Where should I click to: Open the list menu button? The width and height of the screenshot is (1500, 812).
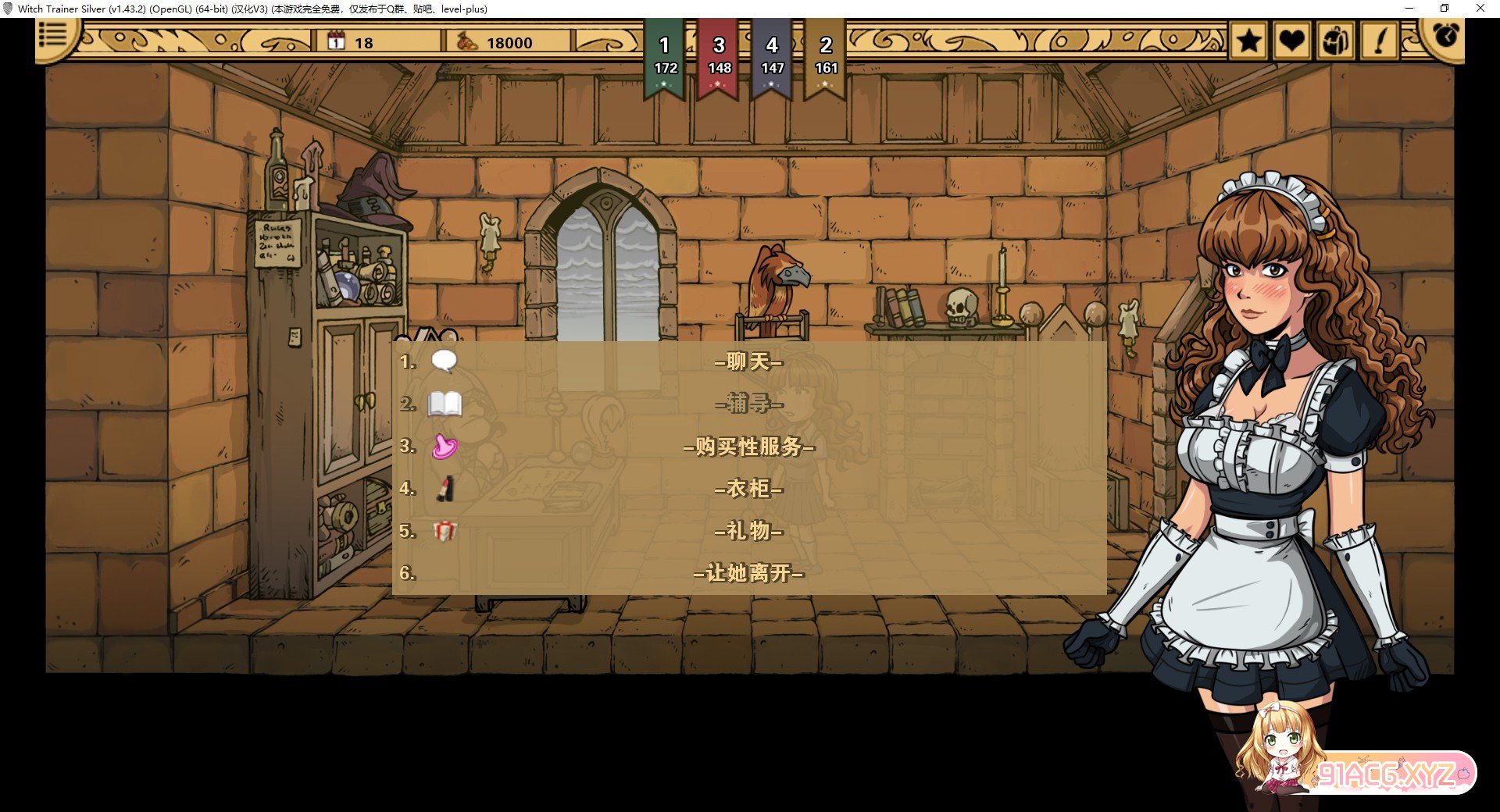tap(53, 35)
